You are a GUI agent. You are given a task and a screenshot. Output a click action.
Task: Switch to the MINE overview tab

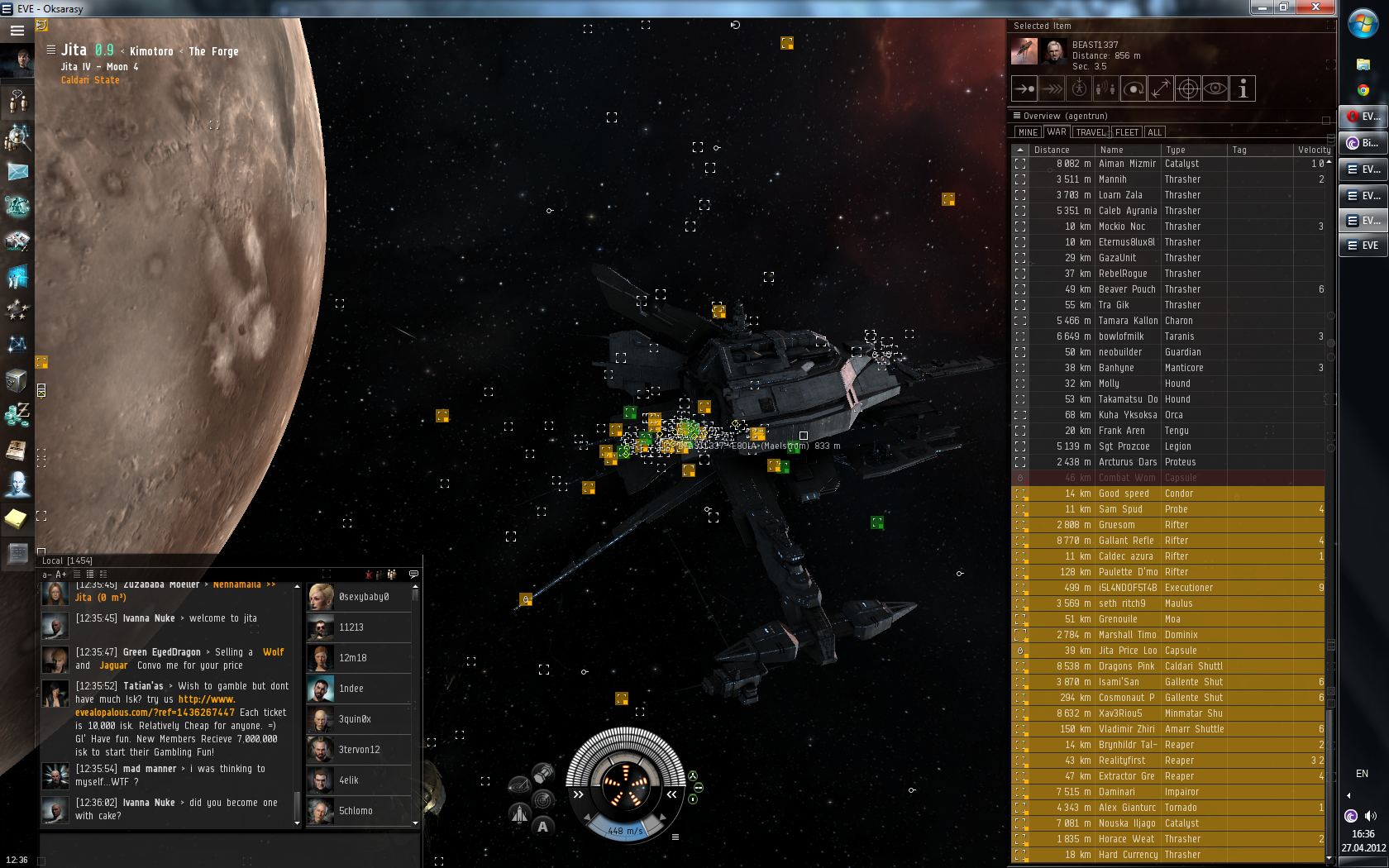pos(1028,132)
